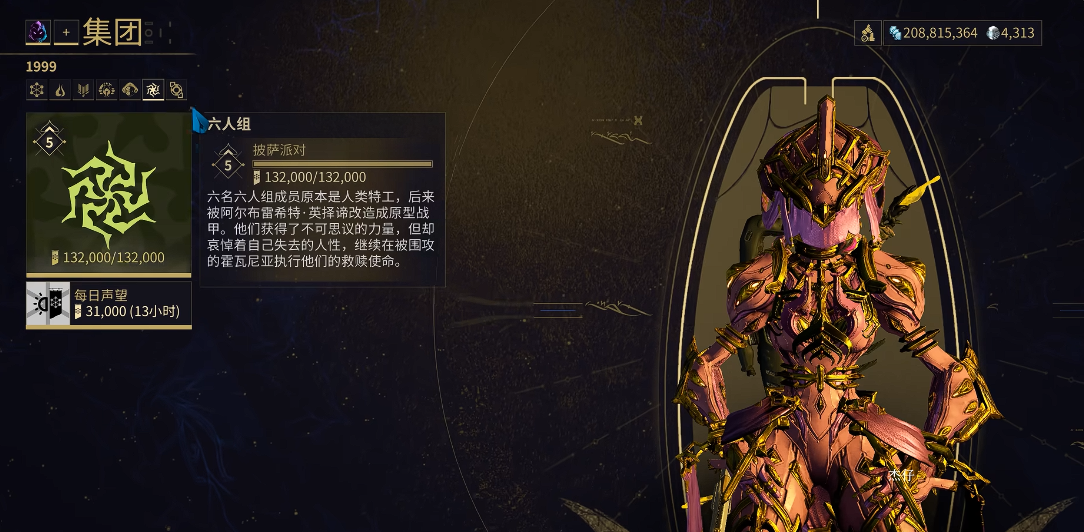This screenshot has width=1084, height=532.
Task: Switch to the snowflake hexagon syndicate tab
Action: tap(36, 91)
